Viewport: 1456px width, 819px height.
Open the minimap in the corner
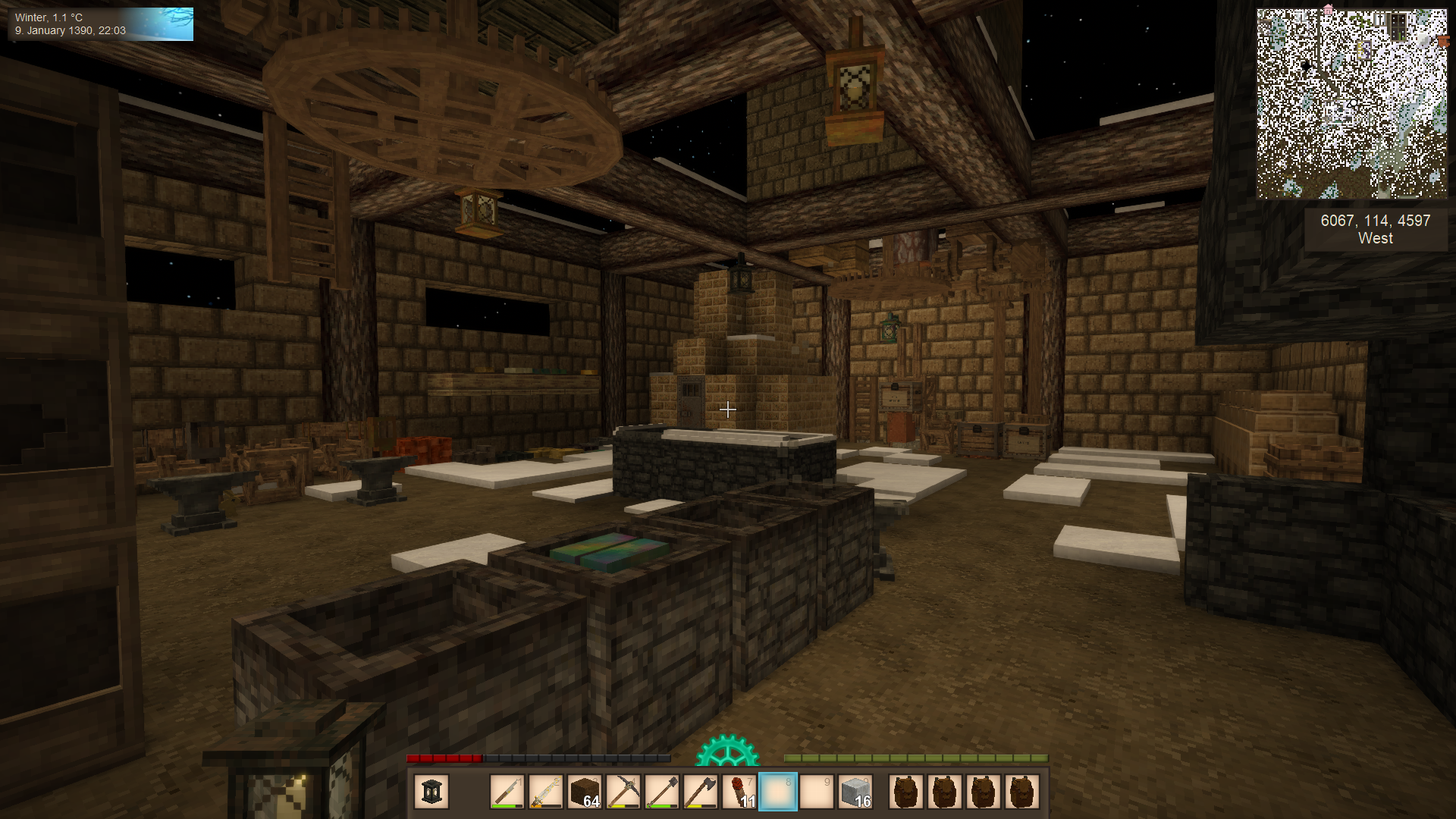pyautogui.click(x=1351, y=104)
